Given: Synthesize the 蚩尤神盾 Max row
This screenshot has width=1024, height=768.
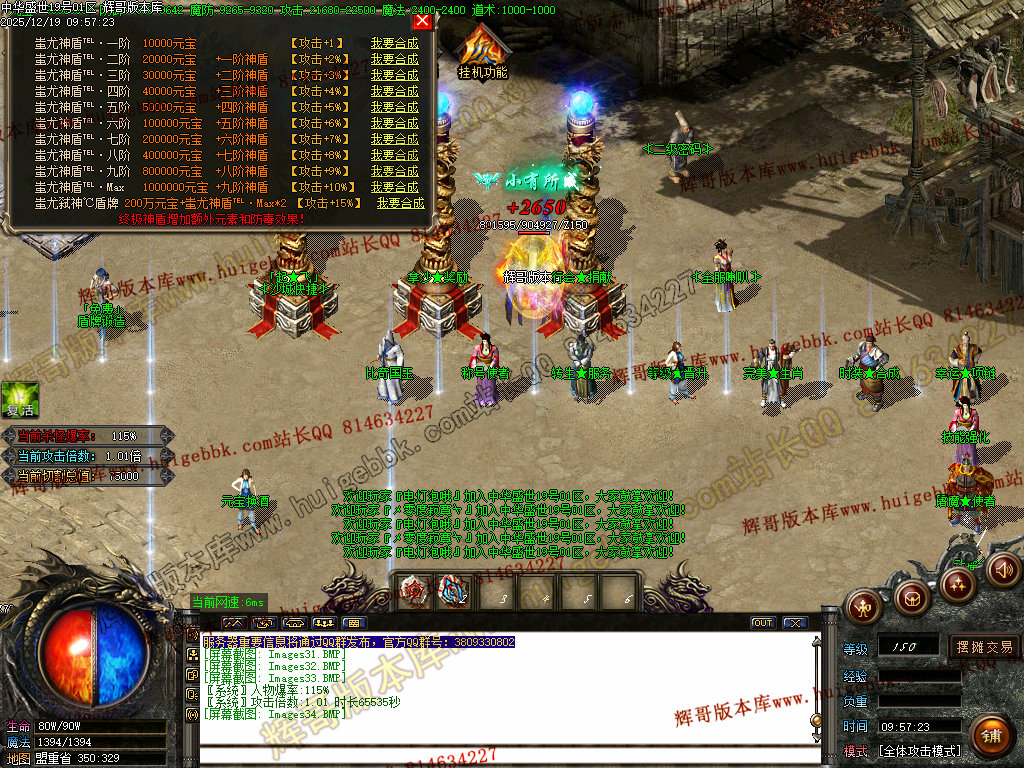Looking at the screenshot, I should pos(394,187).
